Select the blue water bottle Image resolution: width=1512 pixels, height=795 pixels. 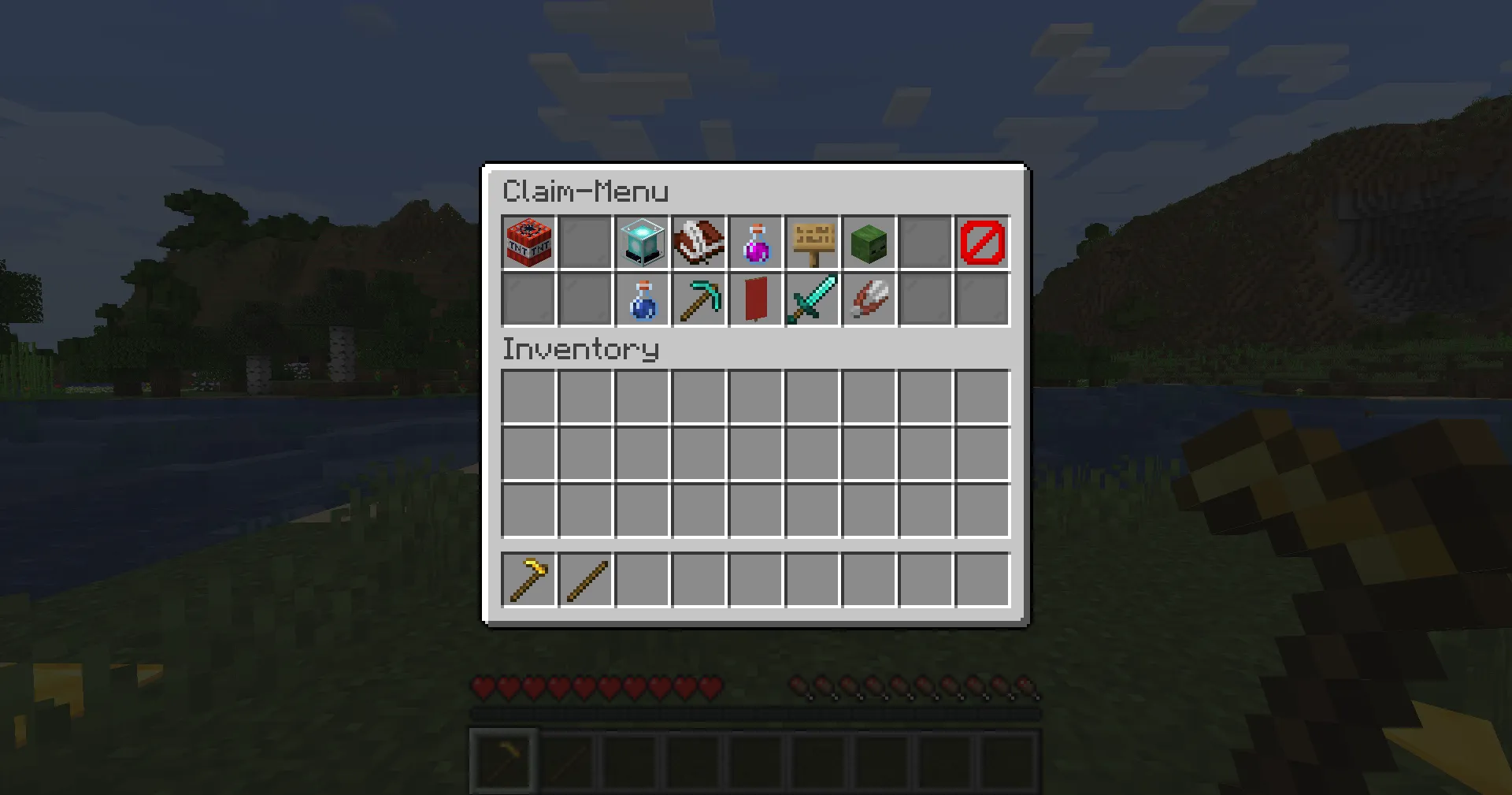point(642,299)
